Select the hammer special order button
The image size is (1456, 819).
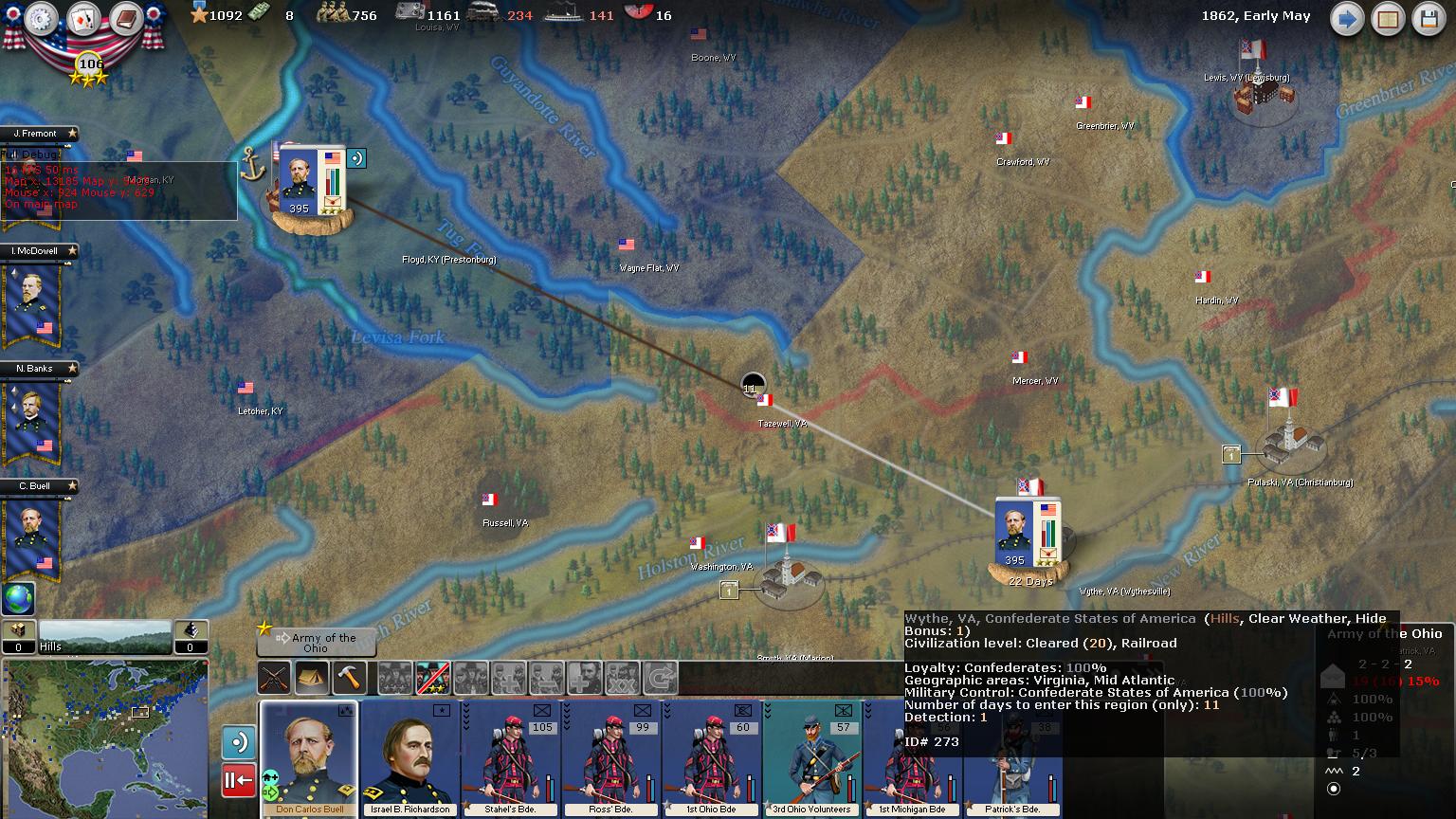350,678
